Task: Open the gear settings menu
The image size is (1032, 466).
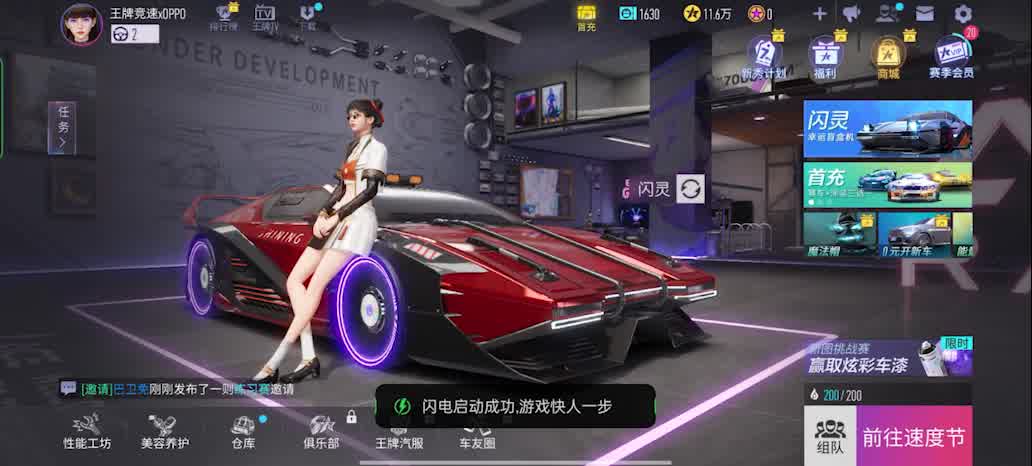Action: tap(963, 14)
